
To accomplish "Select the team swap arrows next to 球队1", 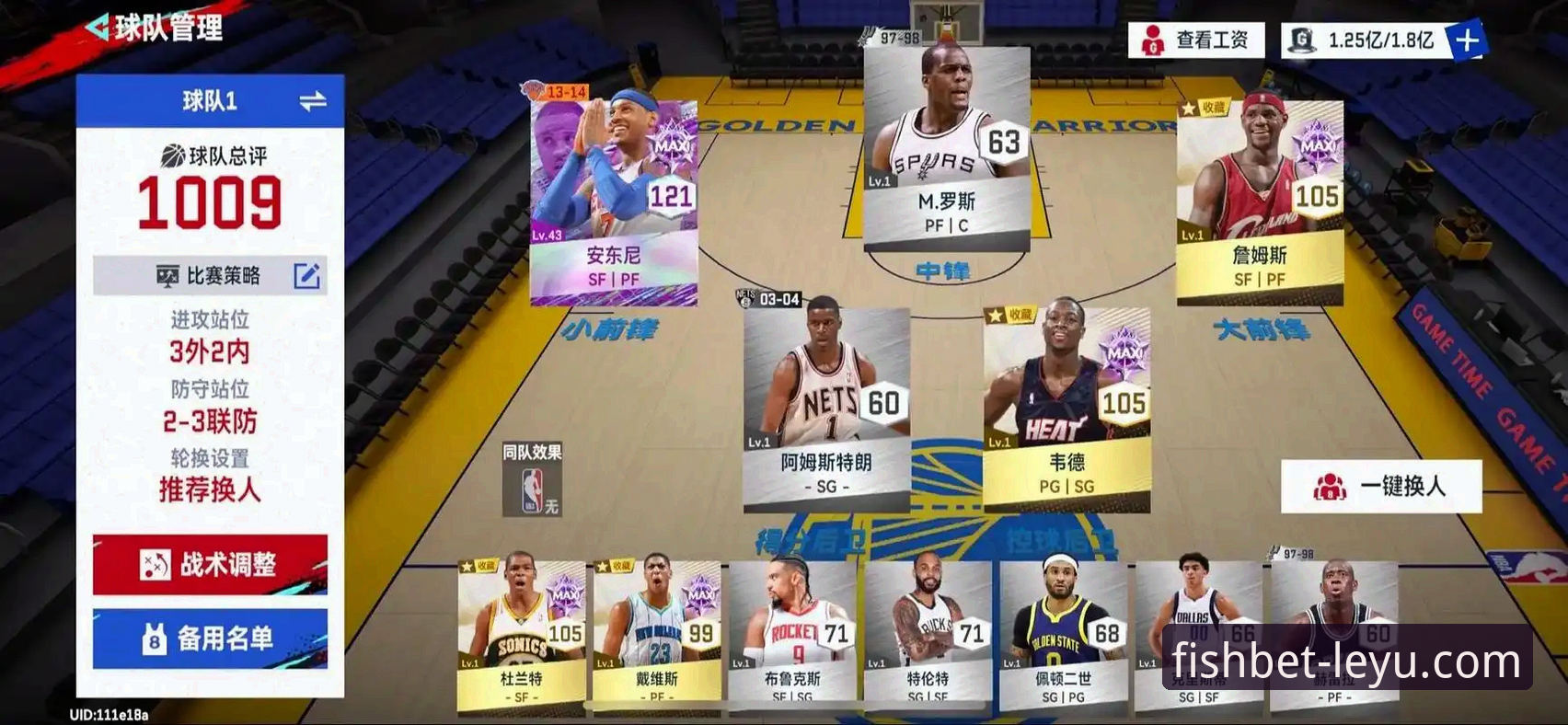I will point(313,101).
